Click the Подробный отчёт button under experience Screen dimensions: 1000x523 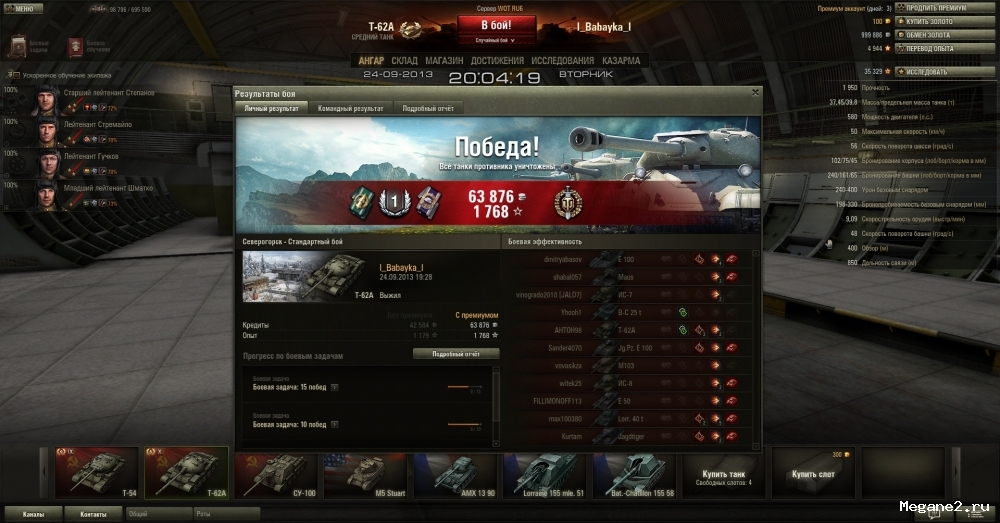455,354
